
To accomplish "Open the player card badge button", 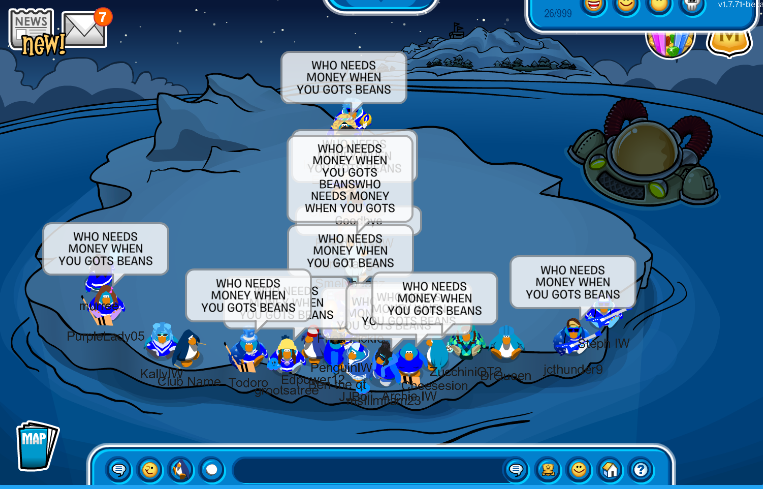I will (x=548, y=469).
